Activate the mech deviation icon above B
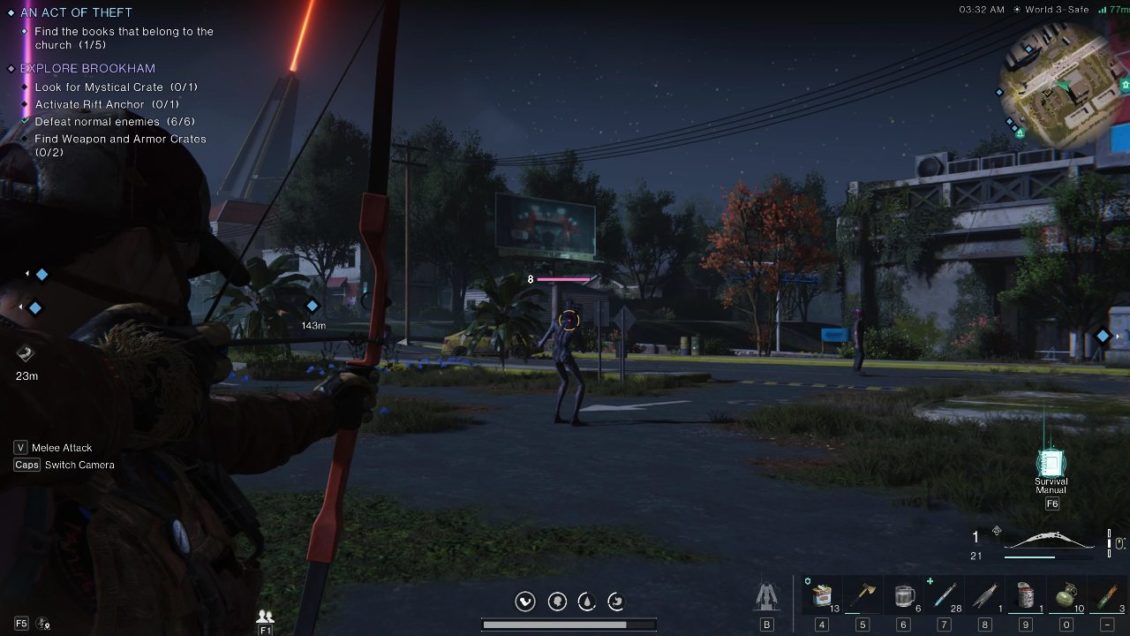Image resolution: width=1130 pixels, height=636 pixels. pos(767,597)
